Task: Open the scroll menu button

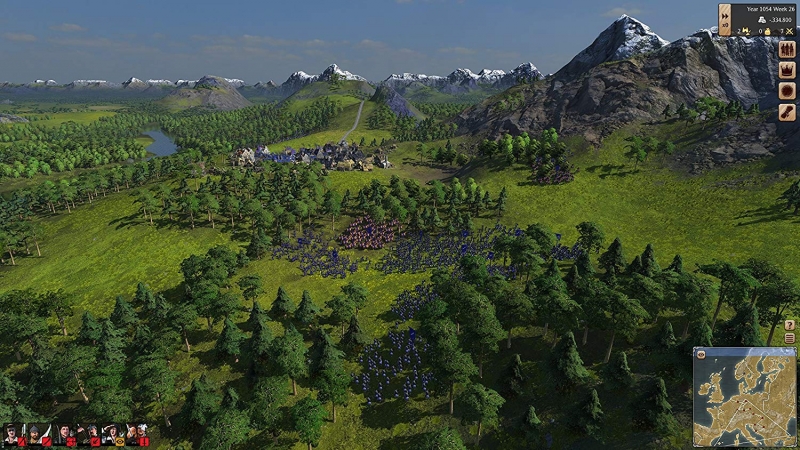Action: tap(787, 112)
